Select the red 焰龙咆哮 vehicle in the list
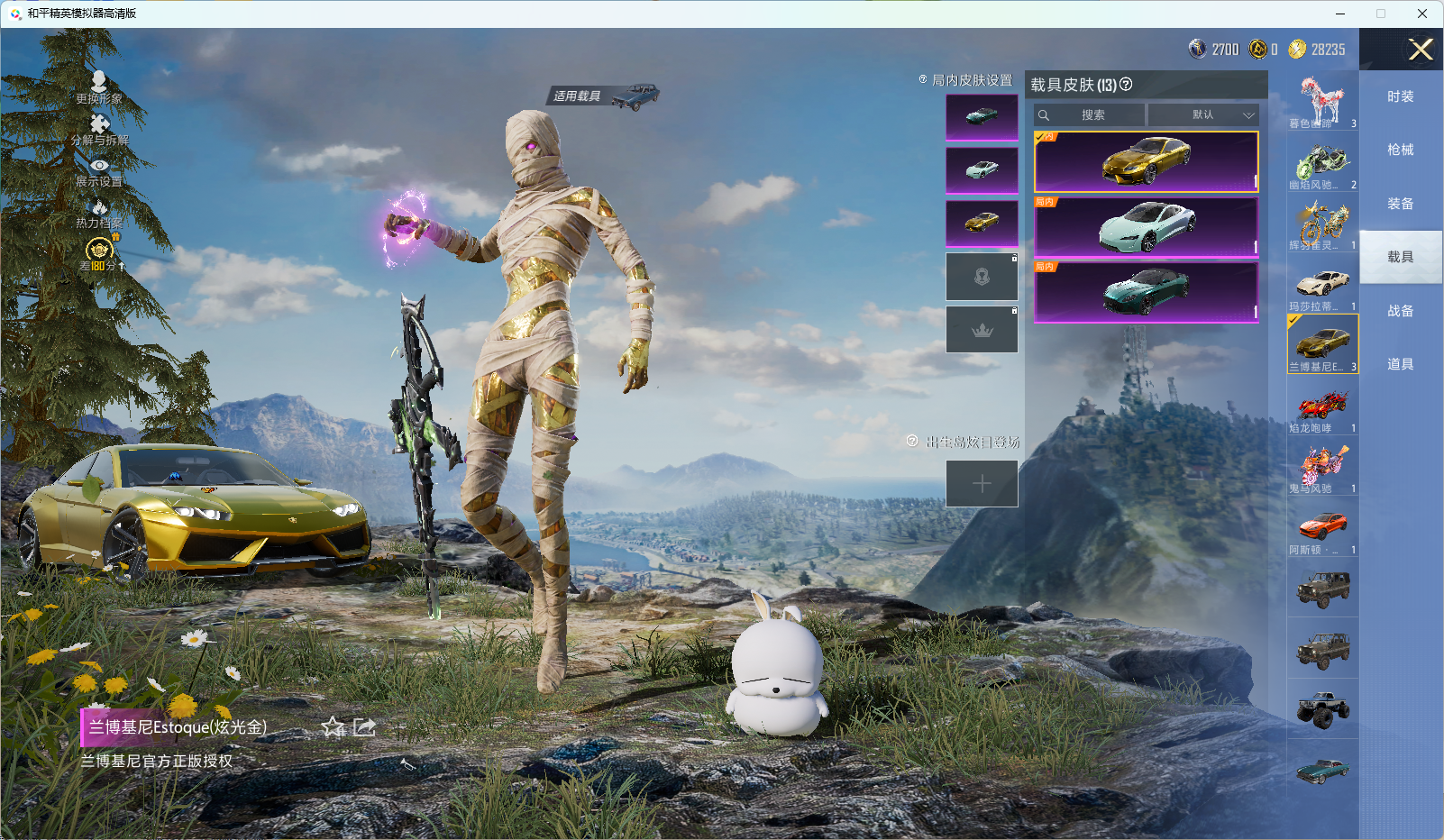Screen dimensions: 1444x840 [x=1322, y=408]
